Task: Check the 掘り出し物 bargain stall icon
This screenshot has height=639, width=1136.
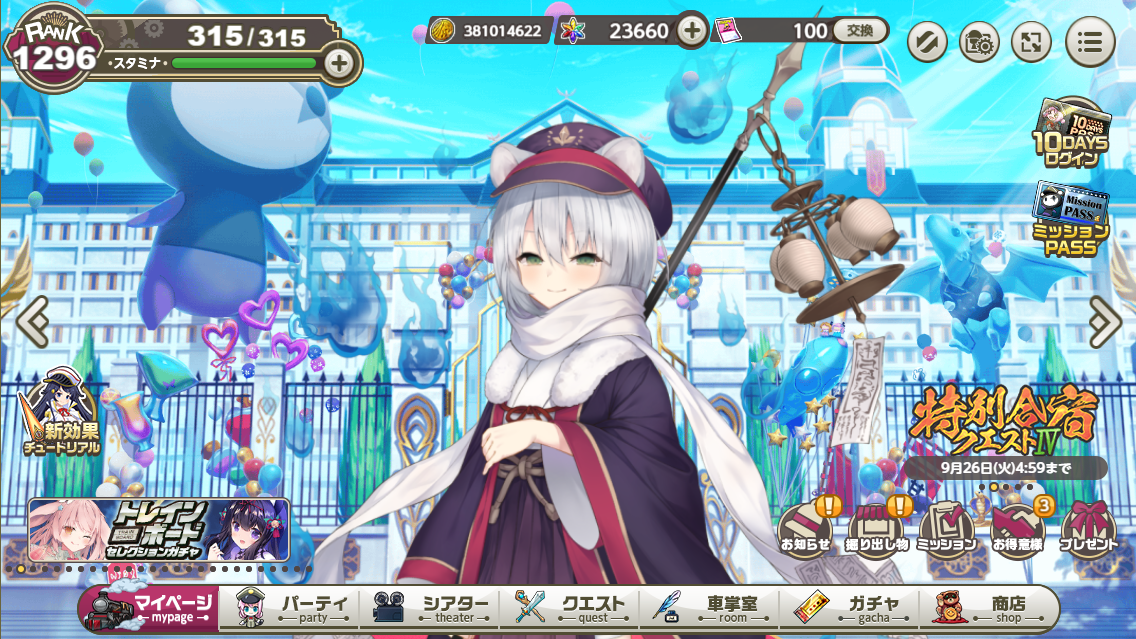Action: pos(876,528)
